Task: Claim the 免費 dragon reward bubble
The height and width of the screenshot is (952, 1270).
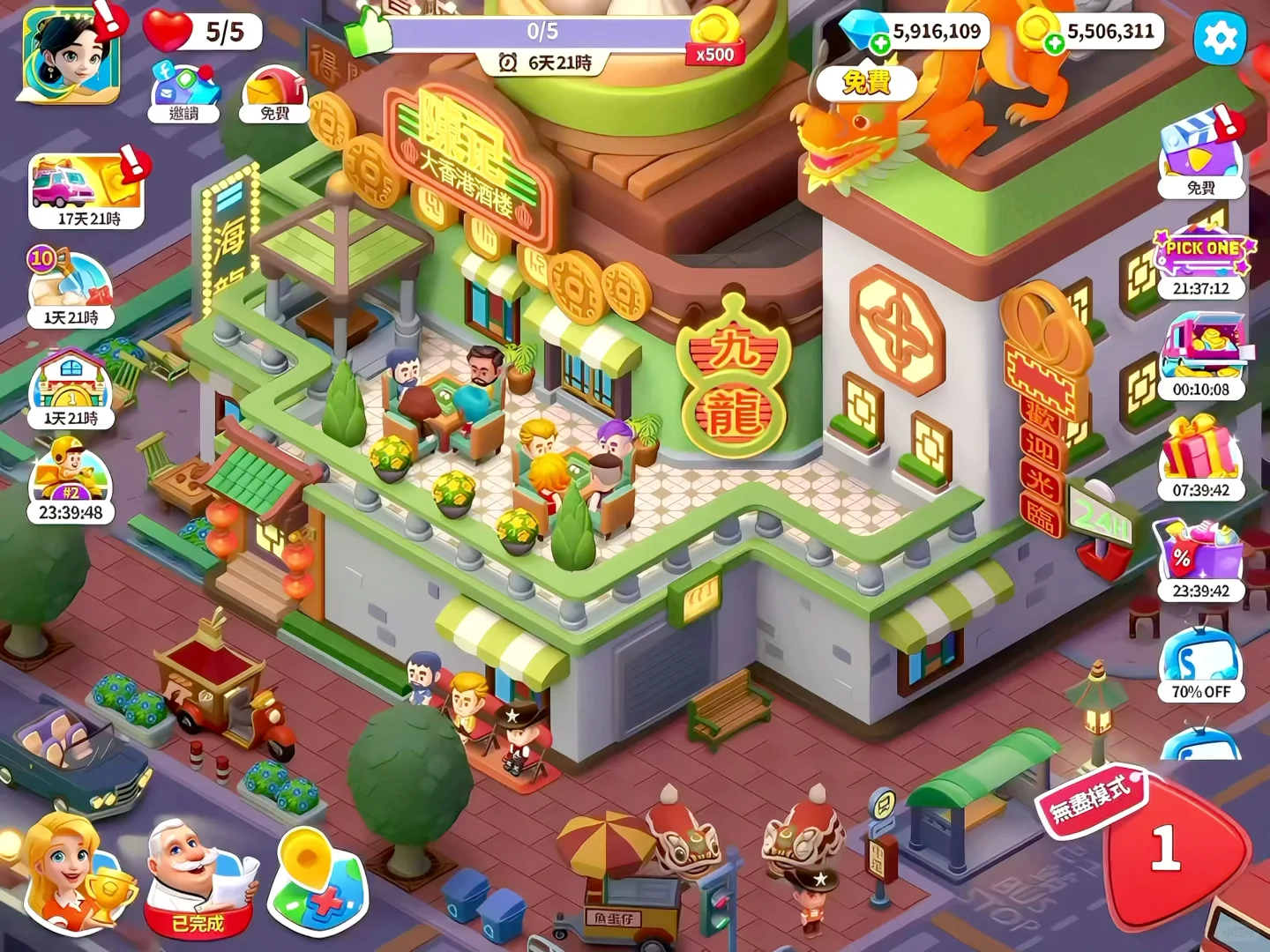Action: click(866, 83)
